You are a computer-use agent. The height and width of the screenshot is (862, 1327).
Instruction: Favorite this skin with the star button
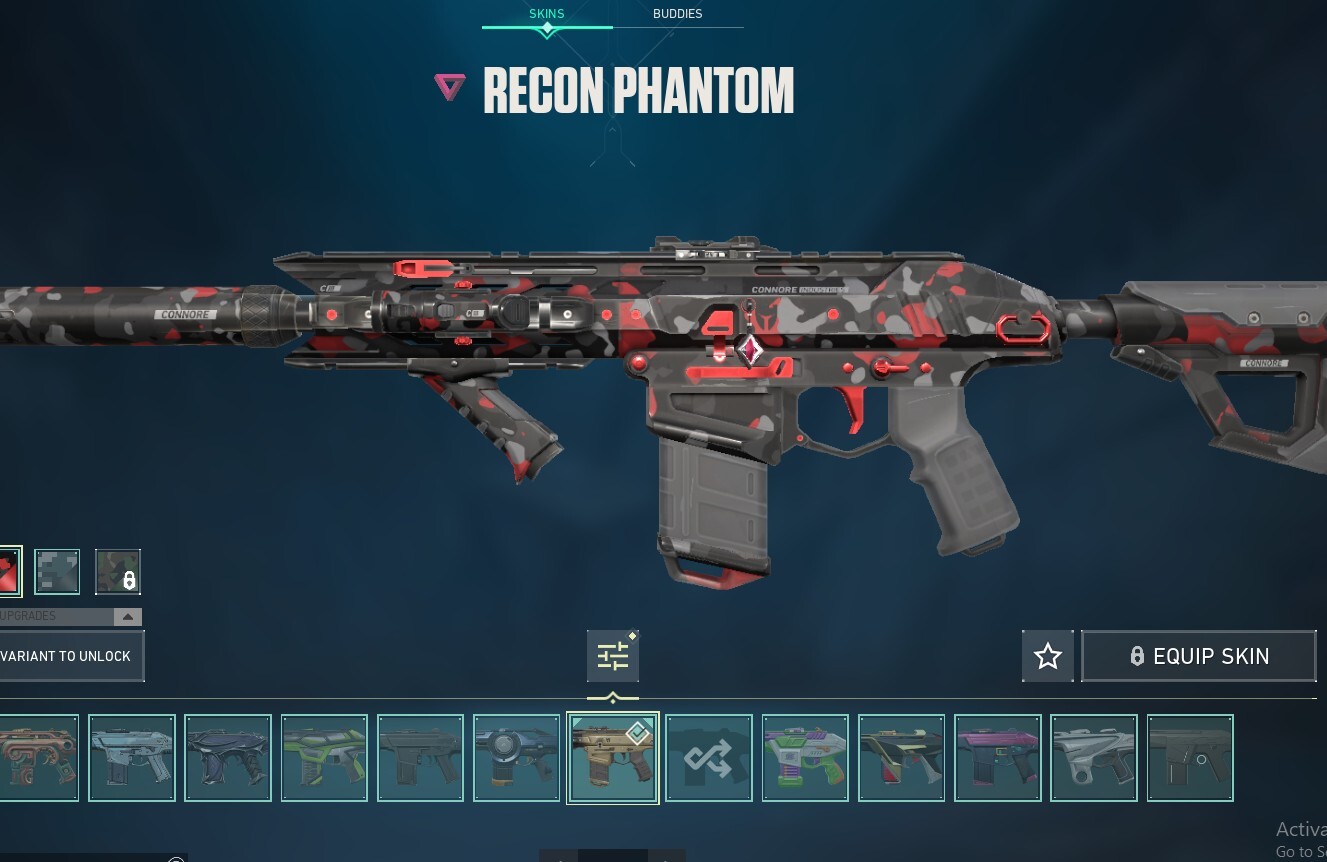(x=1047, y=656)
